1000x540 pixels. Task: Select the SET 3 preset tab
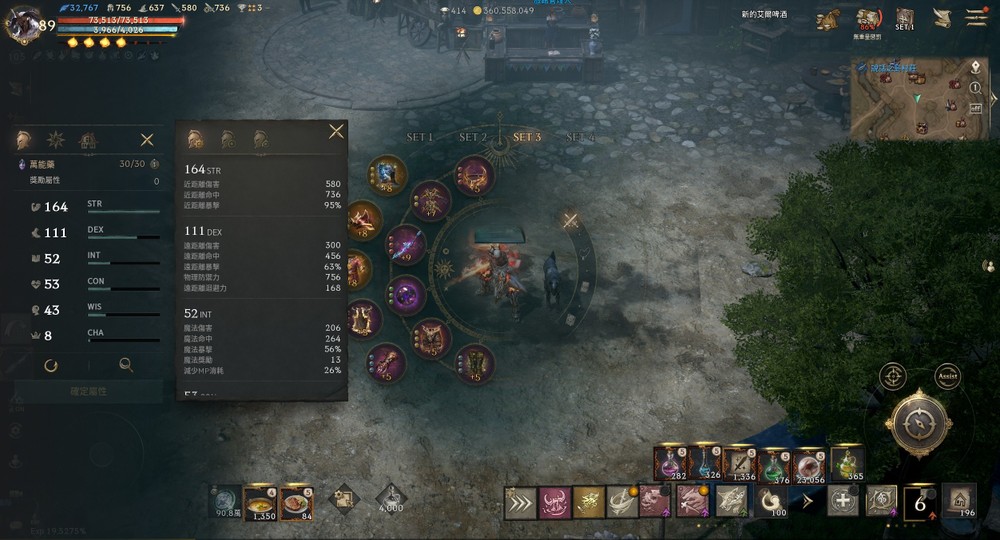click(x=526, y=137)
